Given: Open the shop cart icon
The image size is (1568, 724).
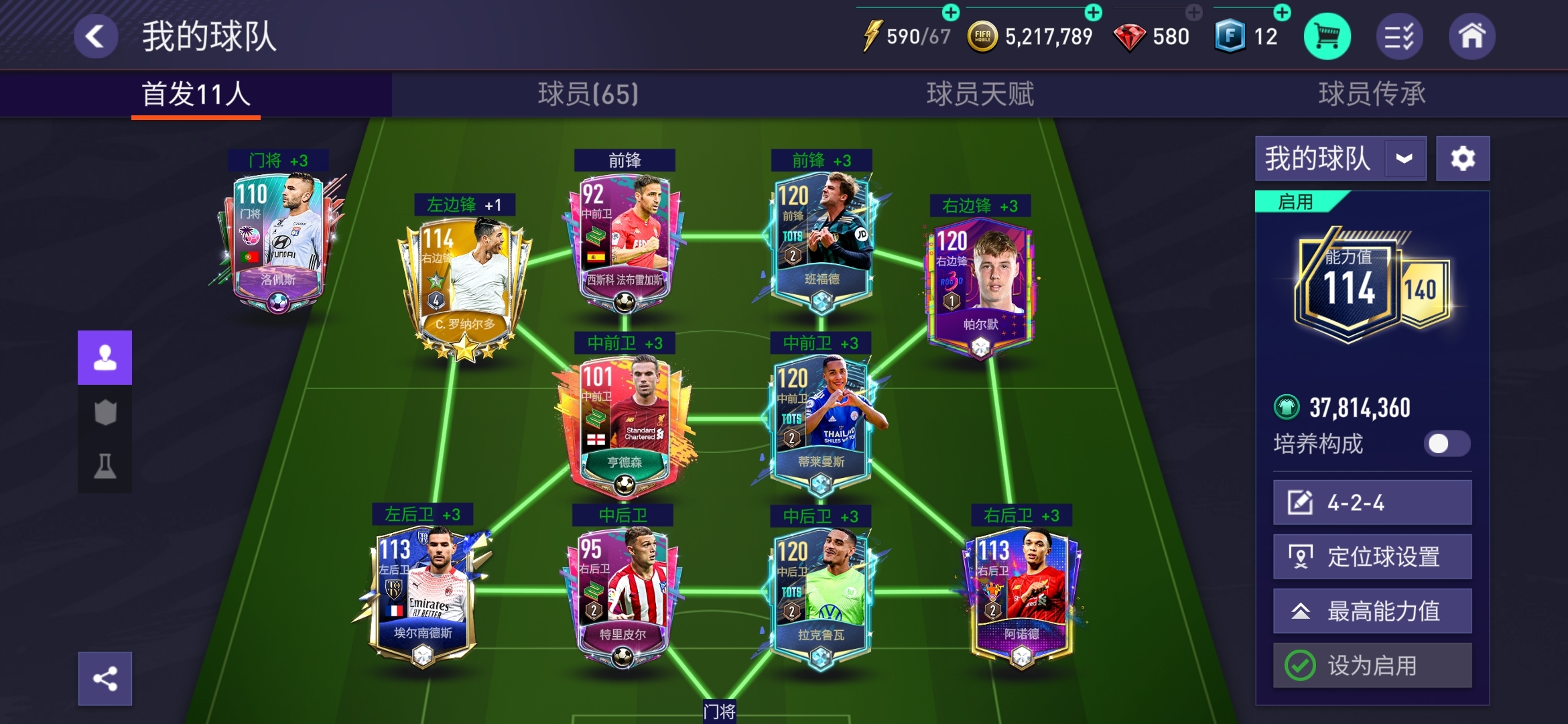Looking at the screenshot, I should click(x=1327, y=36).
